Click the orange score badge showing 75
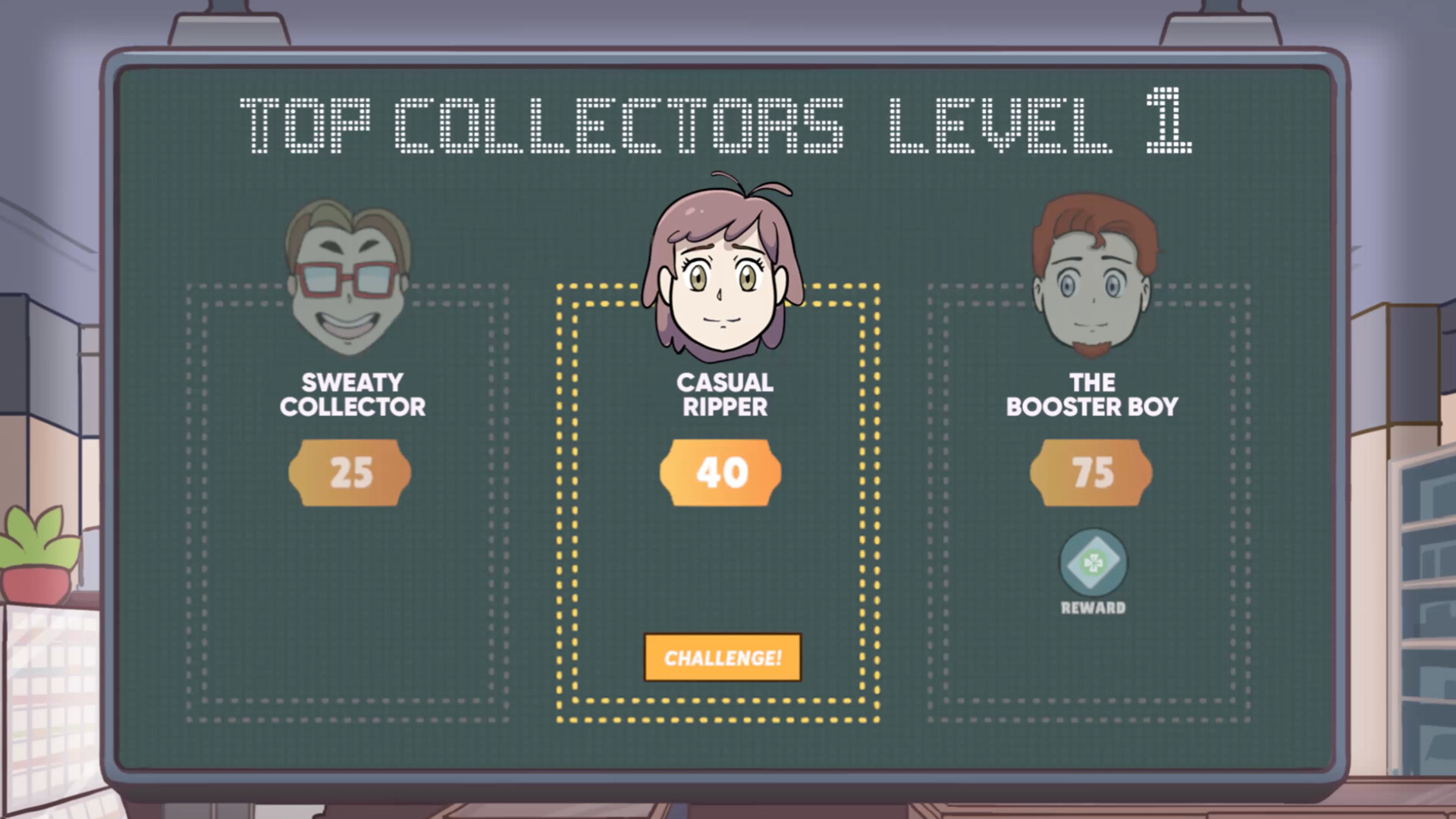This screenshot has width=1456, height=819. pyautogui.click(x=1090, y=472)
